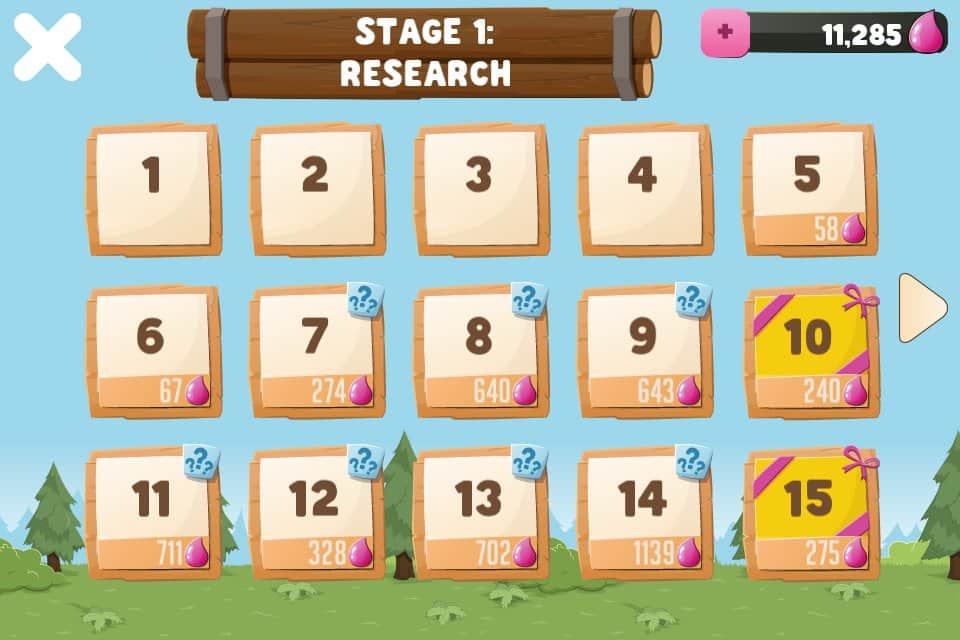The width and height of the screenshot is (960, 640).
Task: Select level 14 tile
Action: (644, 513)
